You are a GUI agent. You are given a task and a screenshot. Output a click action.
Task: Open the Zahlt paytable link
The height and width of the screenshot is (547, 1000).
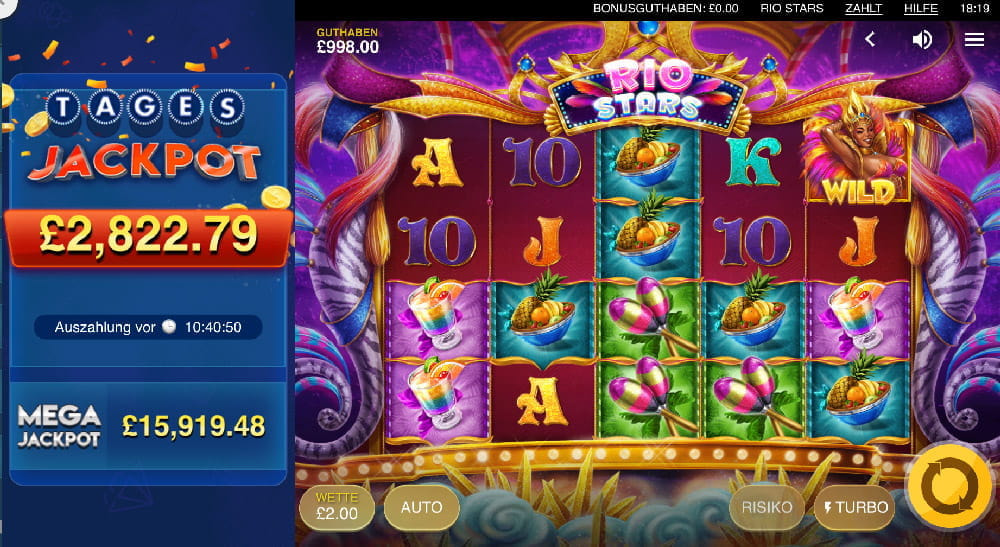(863, 8)
